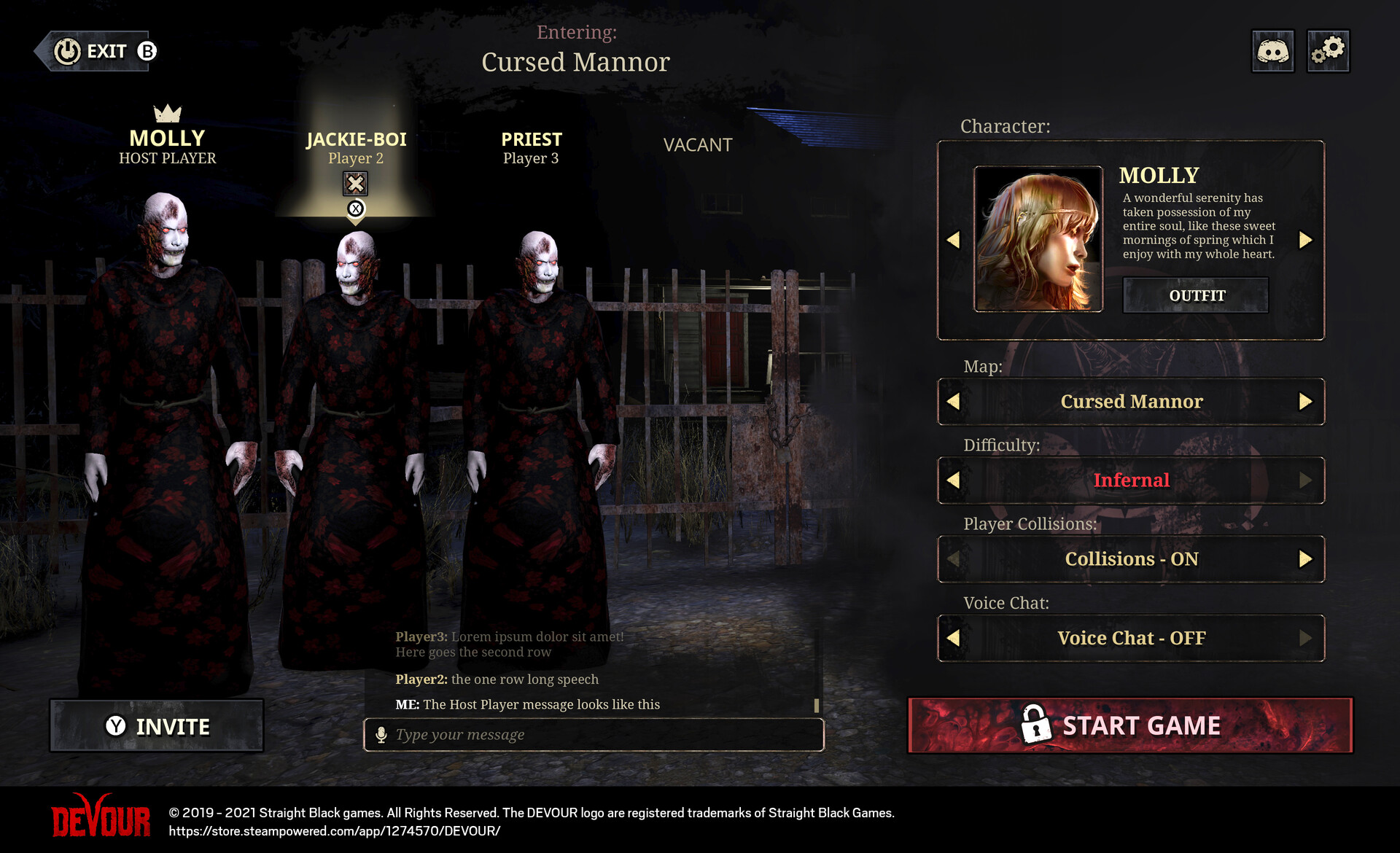
Task: Open the settings gears icon
Action: coord(1328,51)
